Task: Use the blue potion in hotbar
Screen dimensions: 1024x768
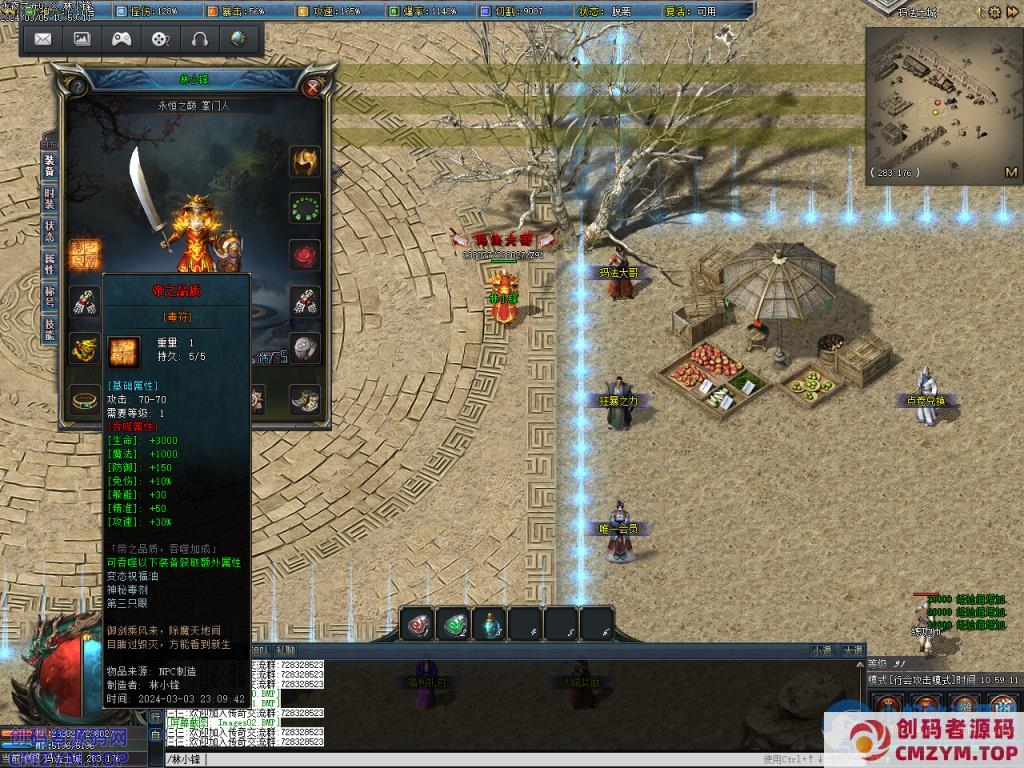Action: pos(490,624)
